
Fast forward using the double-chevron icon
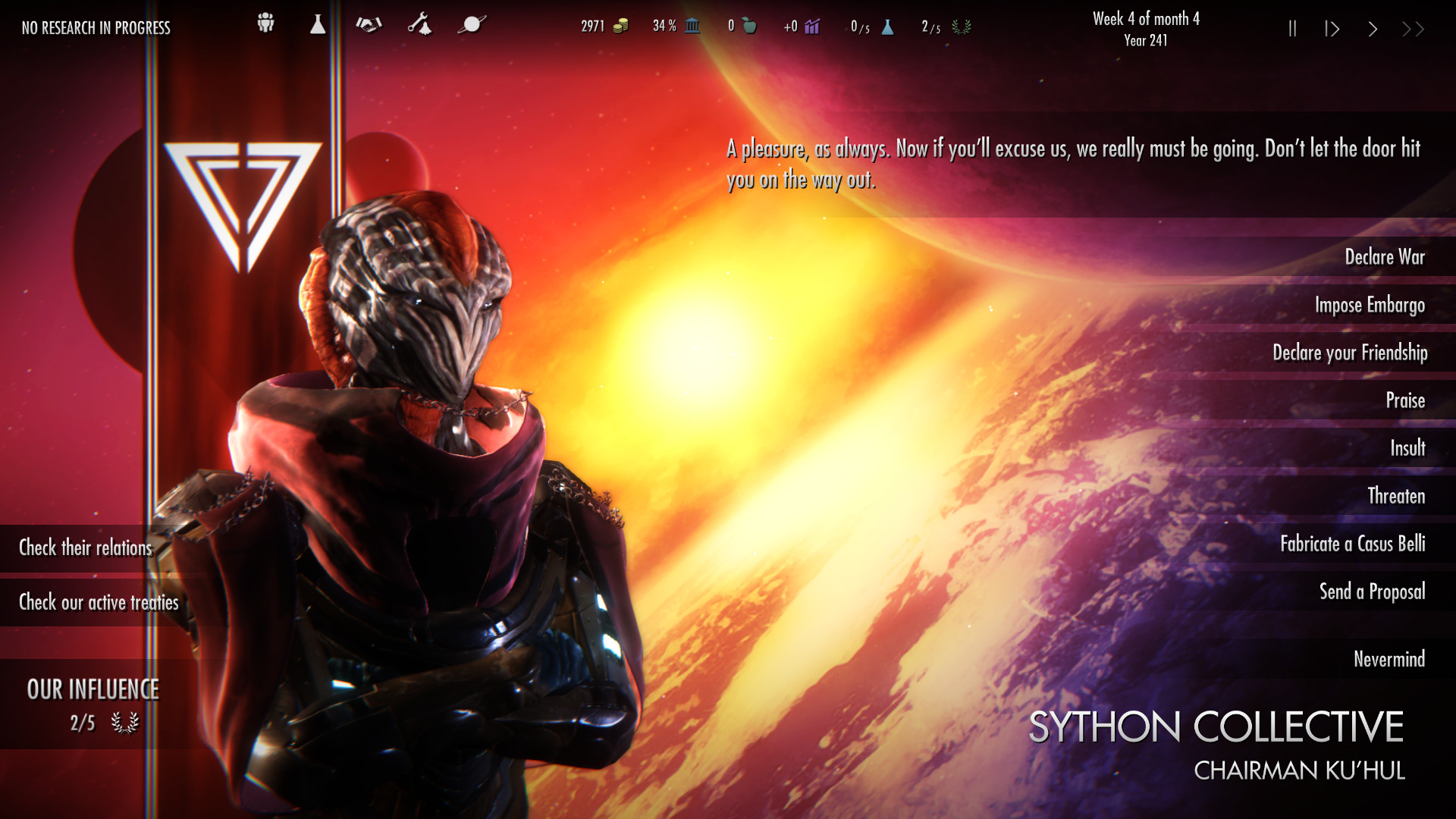[1413, 29]
